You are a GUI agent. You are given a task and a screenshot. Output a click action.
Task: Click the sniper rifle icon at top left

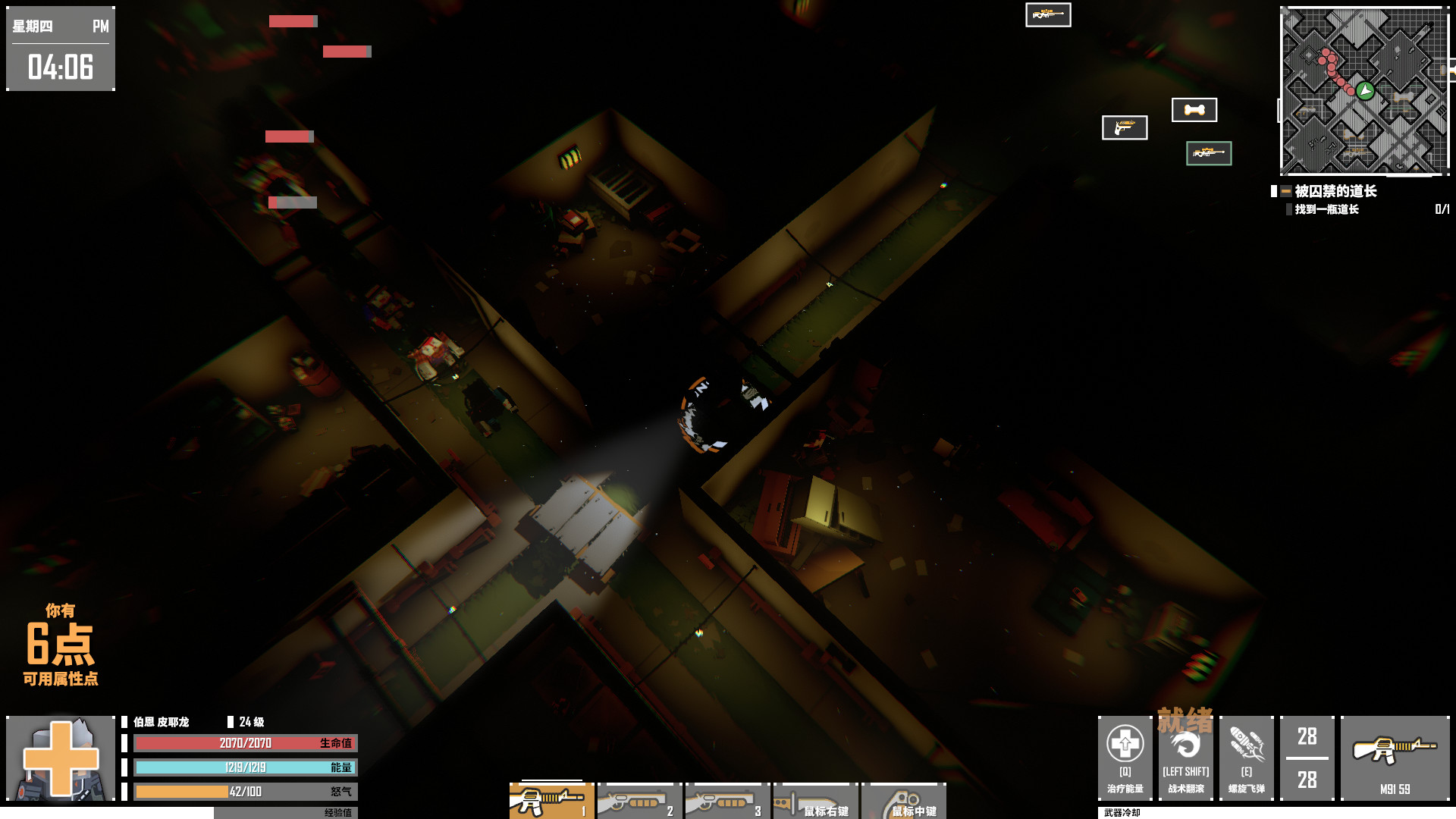[x=1047, y=15]
